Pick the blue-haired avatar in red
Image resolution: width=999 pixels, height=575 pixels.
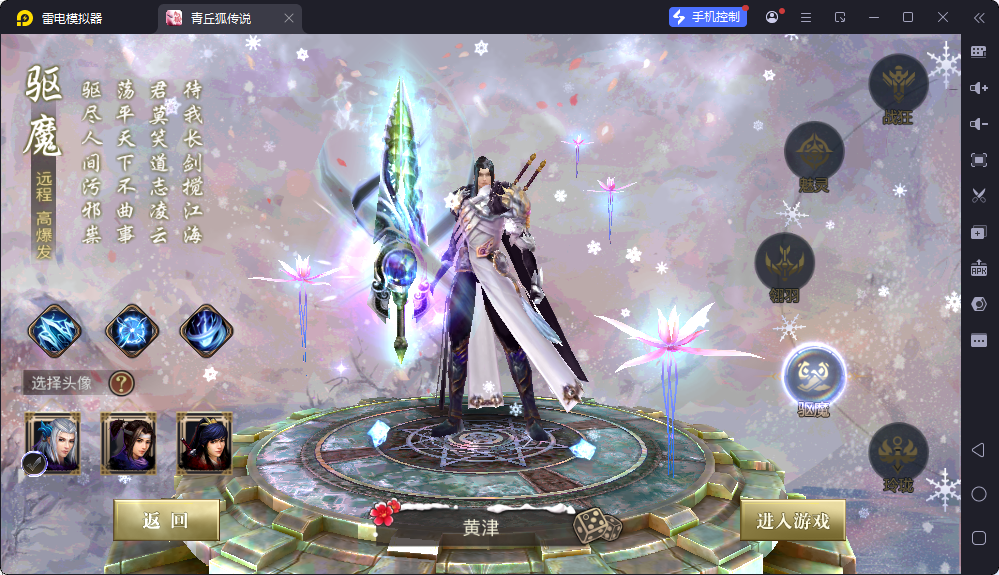coord(204,440)
